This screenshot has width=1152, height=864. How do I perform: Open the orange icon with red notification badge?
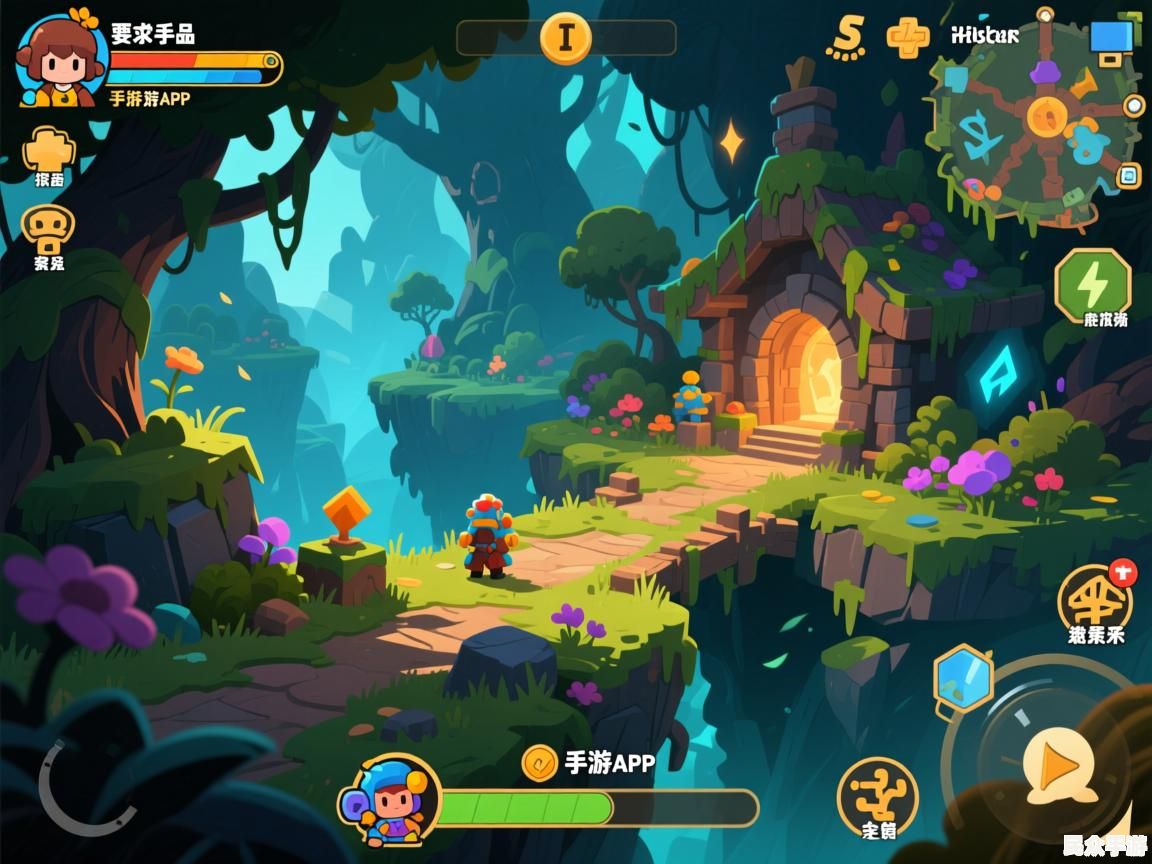point(1095,598)
